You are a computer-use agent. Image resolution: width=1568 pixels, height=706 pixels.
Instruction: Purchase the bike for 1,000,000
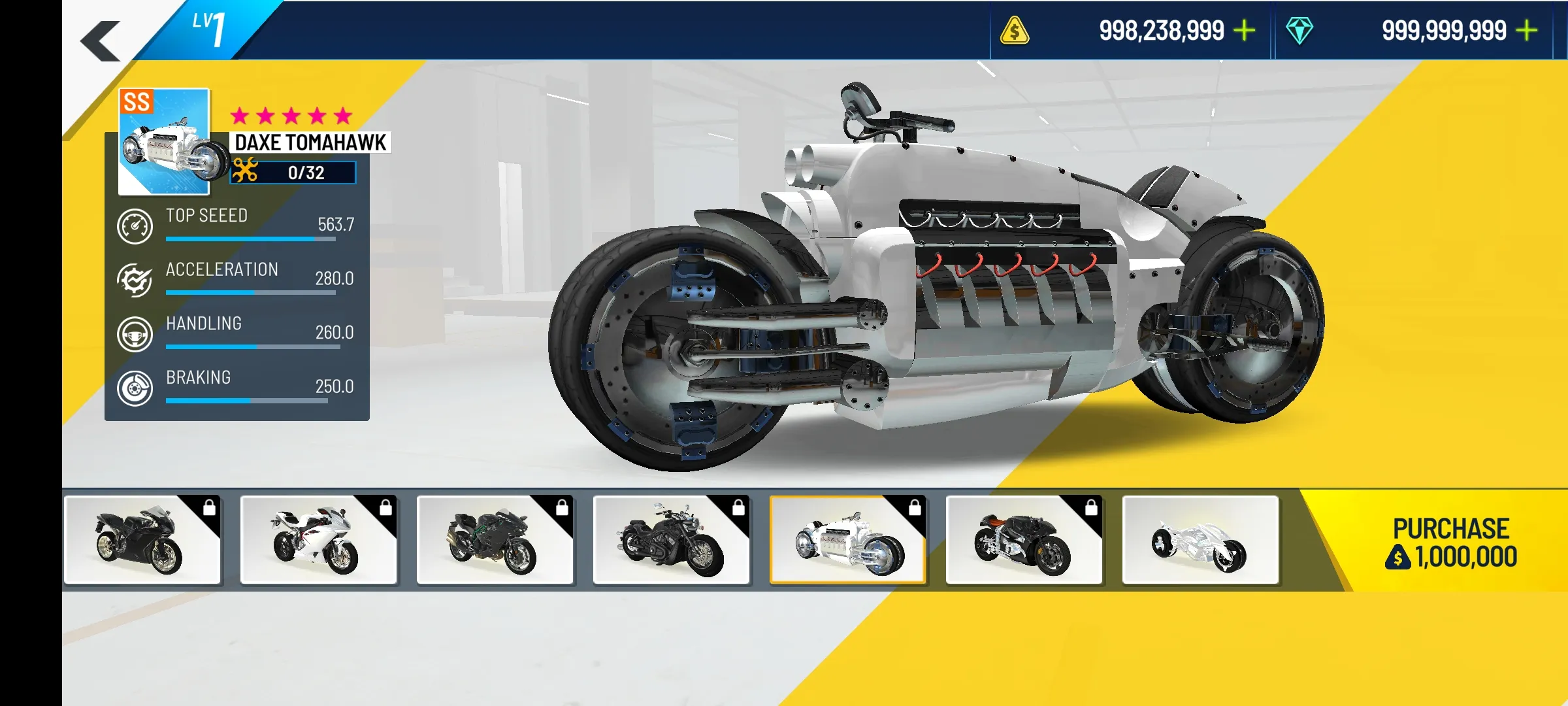(1450, 543)
